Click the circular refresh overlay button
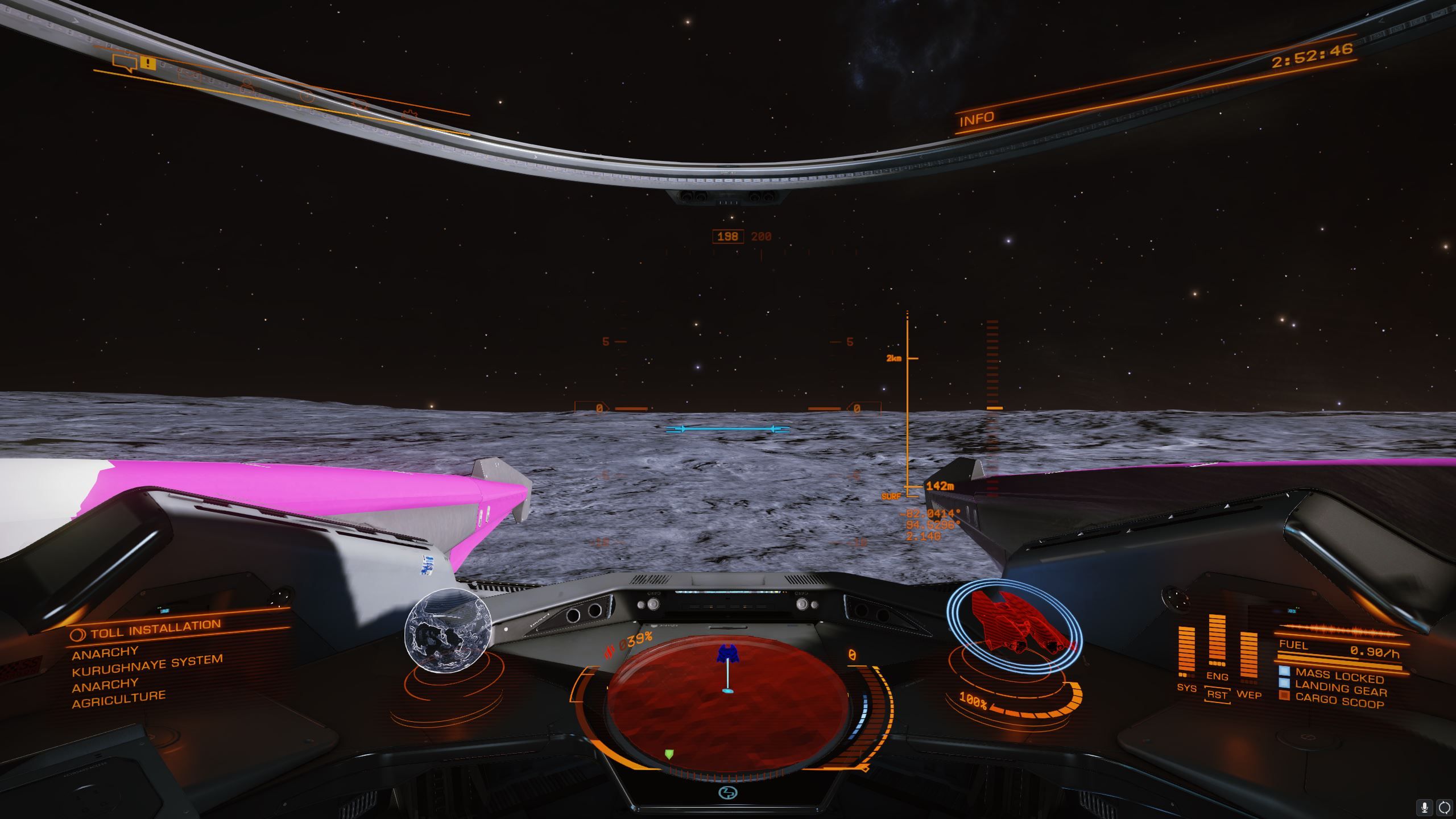 (x=1444, y=807)
